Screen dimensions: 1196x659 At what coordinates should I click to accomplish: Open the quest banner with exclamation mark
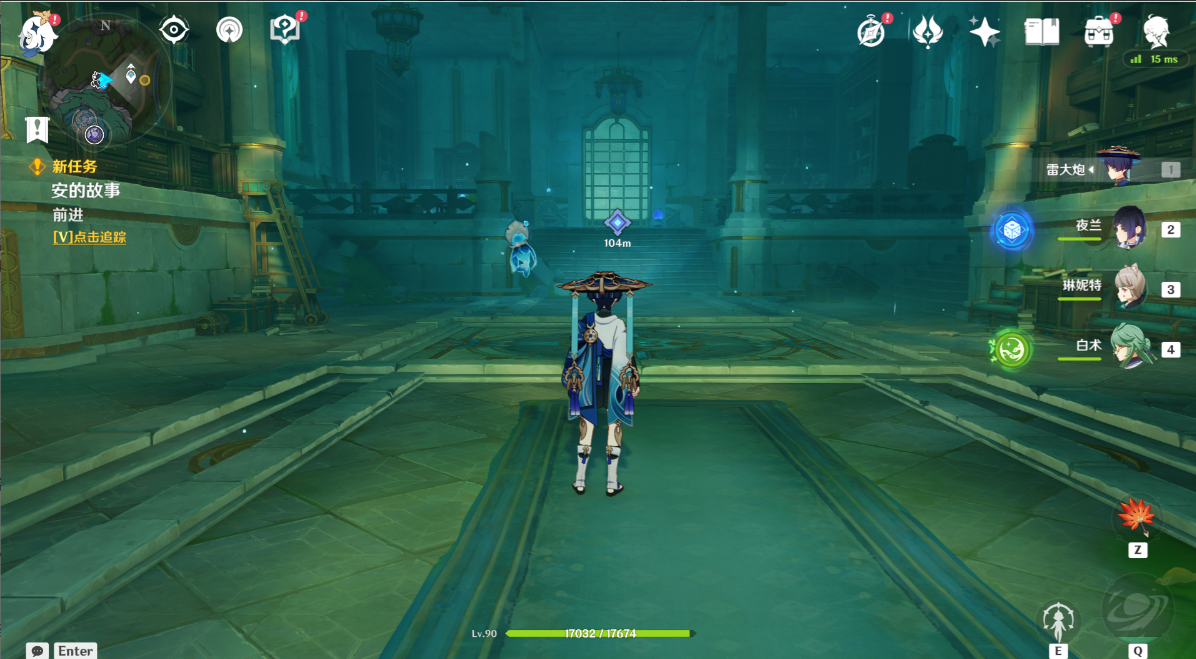pos(37,129)
